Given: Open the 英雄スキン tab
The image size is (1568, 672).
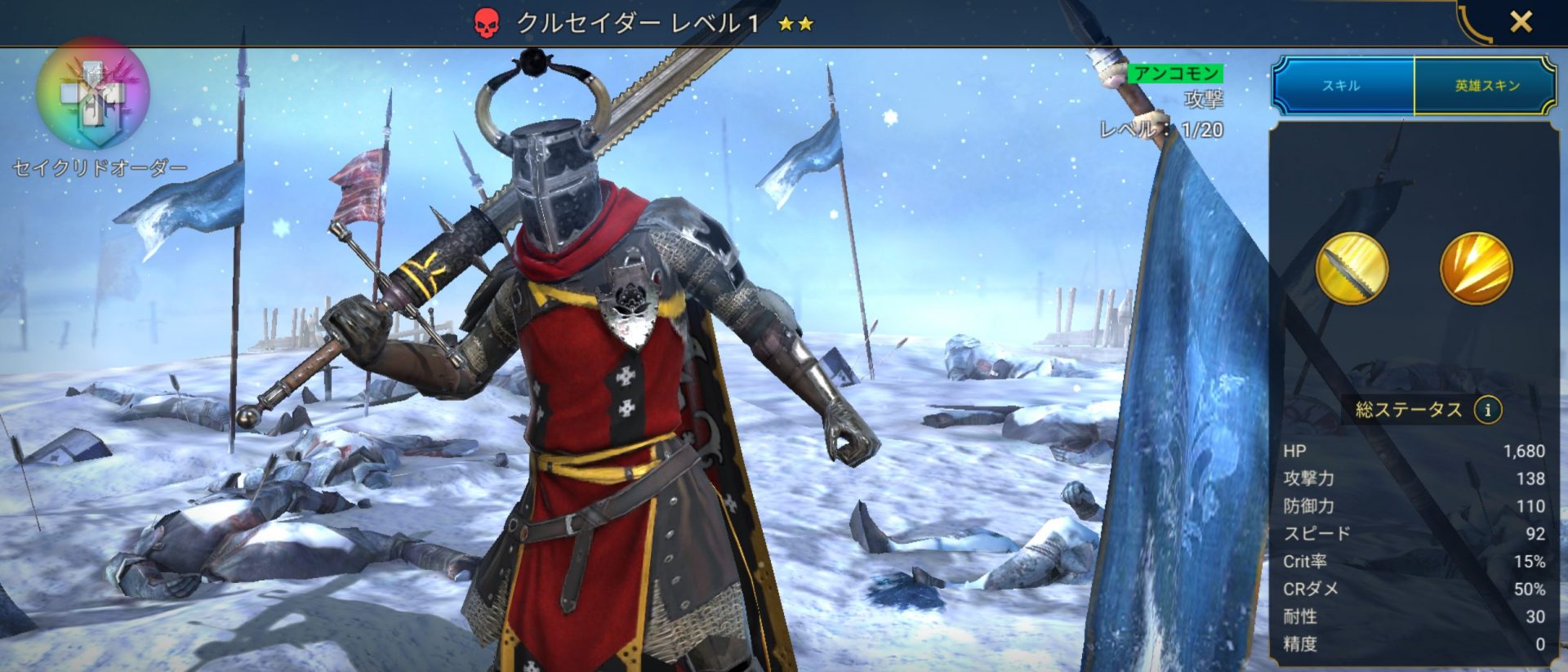Looking at the screenshot, I should [1486, 86].
